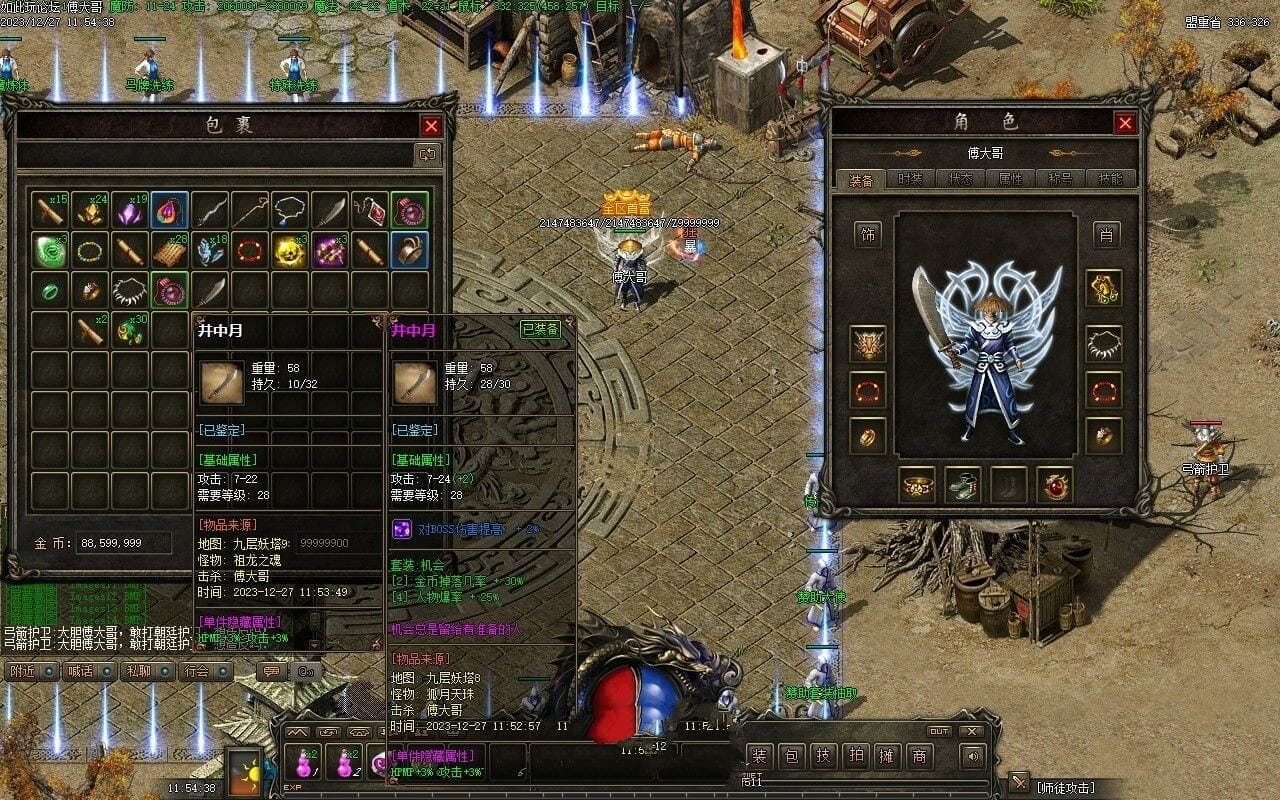Open your stall via the 摊 icon
This screenshot has width=1280, height=800.
[887, 758]
